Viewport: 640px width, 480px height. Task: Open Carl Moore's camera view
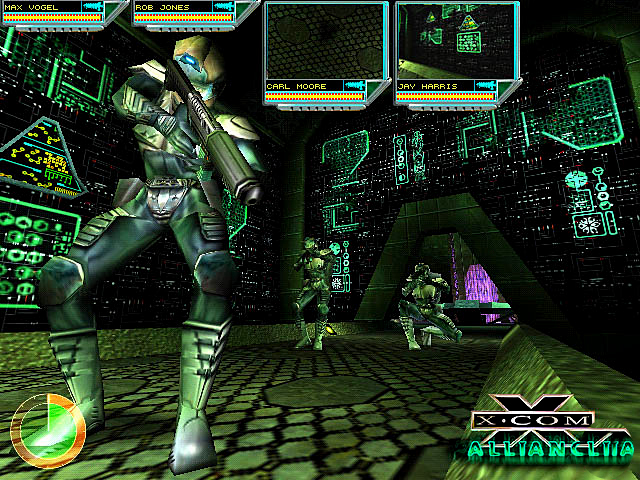pos(325,42)
